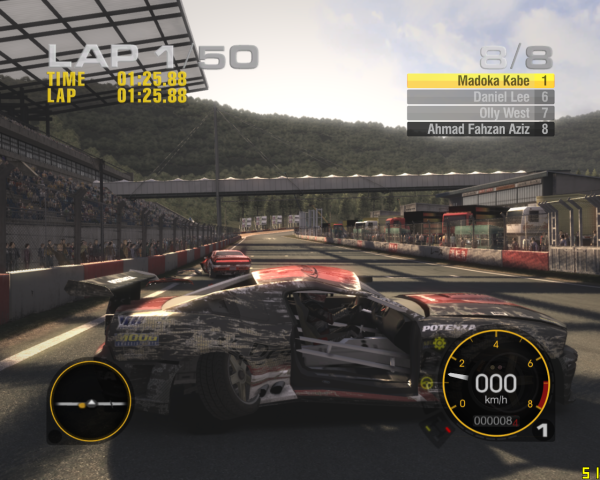Highlight Ahmad Fahzan Aziz in the standings
The image size is (600, 480).
click(x=480, y=129)
